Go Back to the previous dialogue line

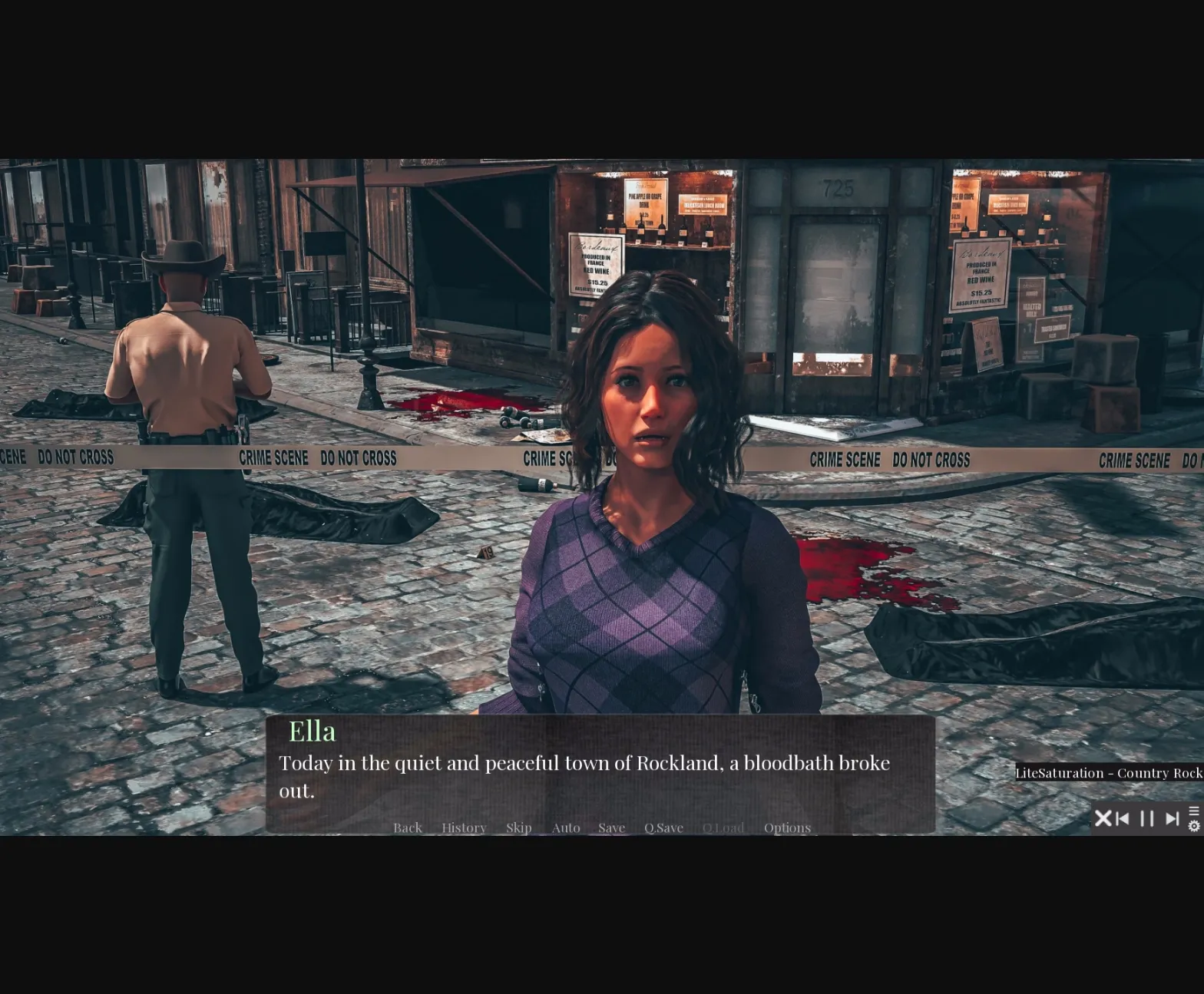point(407,827)
